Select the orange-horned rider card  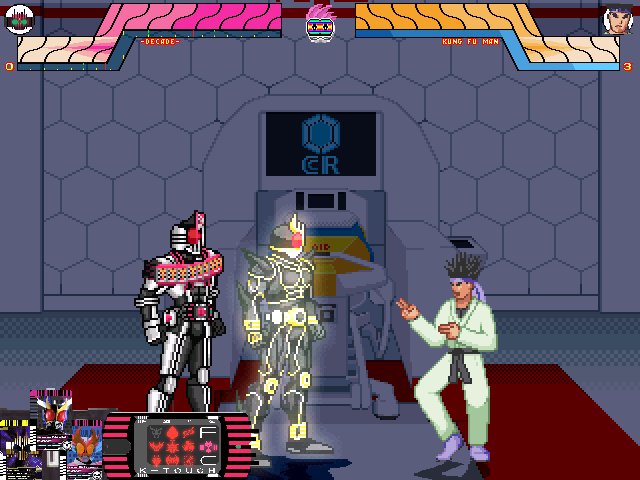84,449
